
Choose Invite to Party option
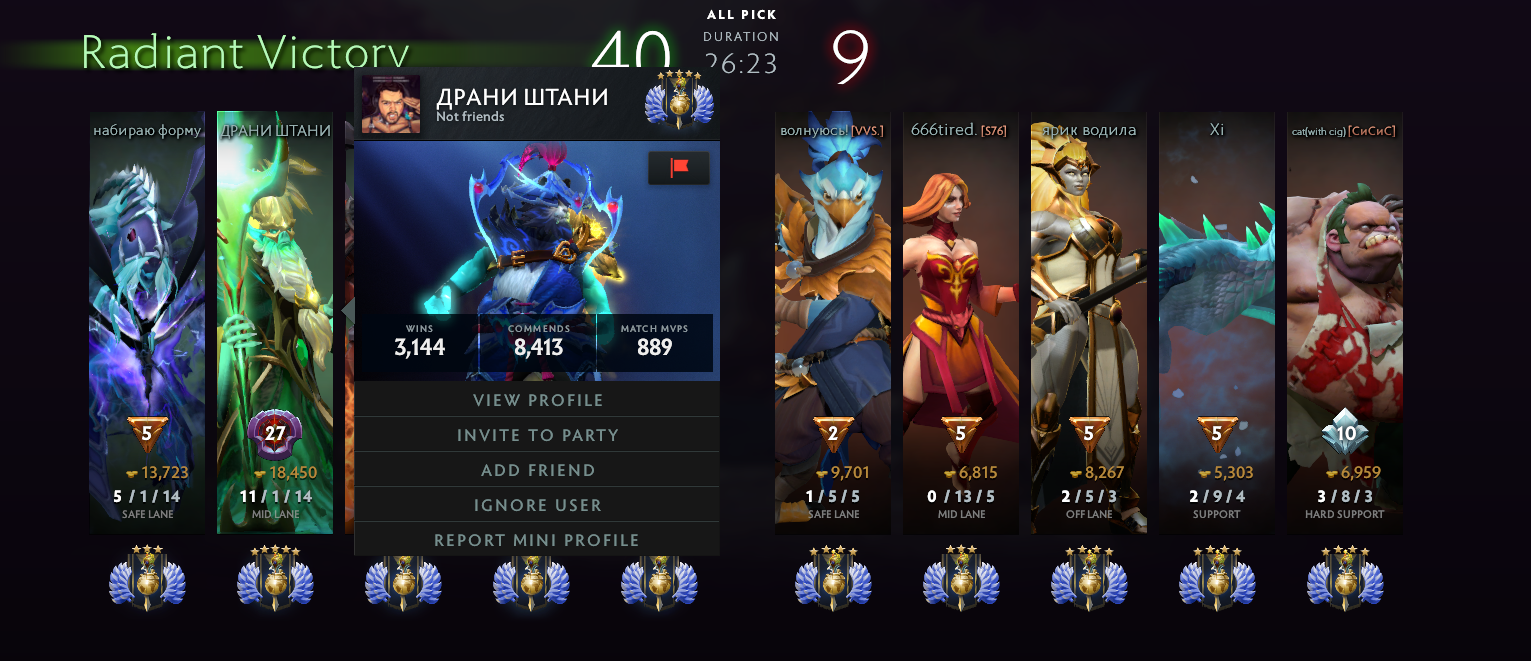[x=537, y=435]
